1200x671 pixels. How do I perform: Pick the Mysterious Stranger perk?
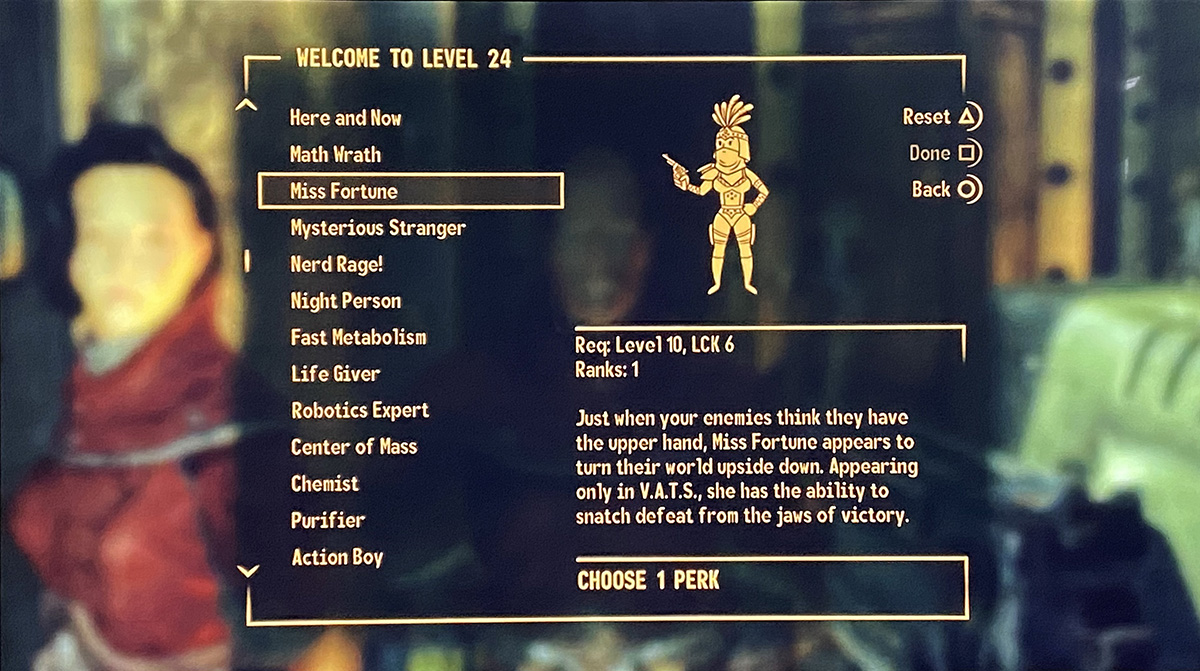378,228
